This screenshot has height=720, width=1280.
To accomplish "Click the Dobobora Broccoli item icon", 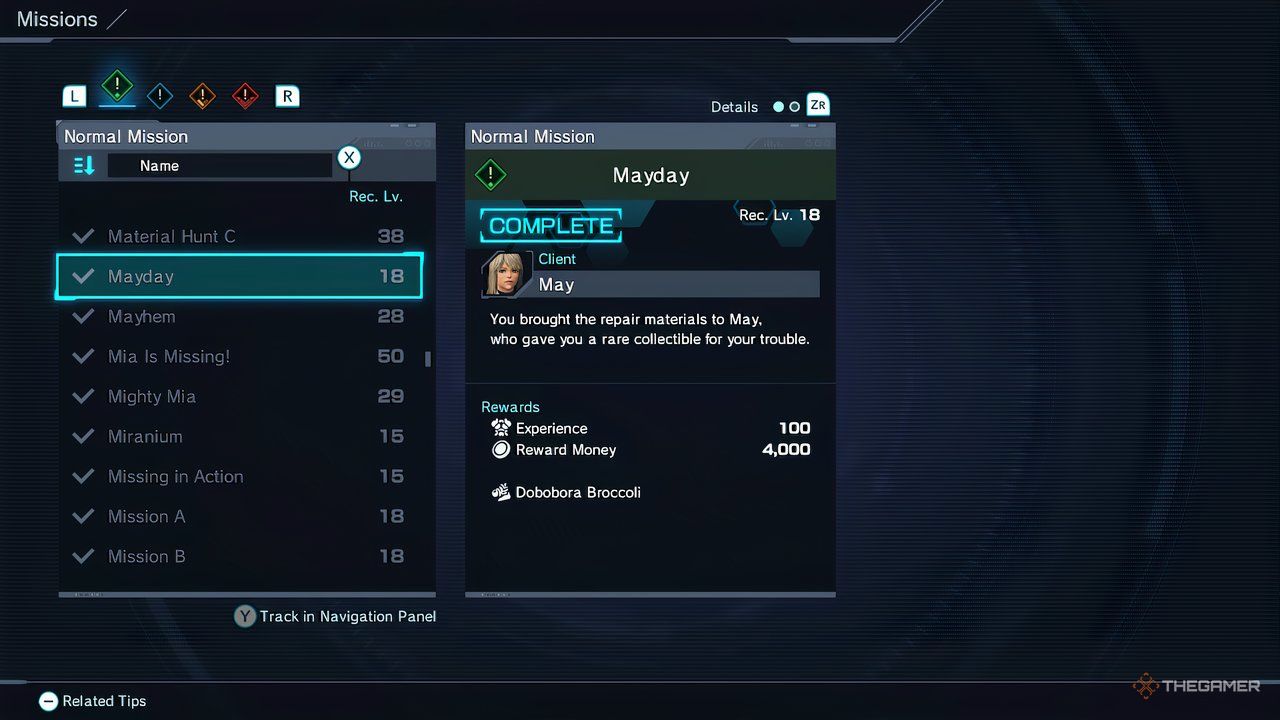I will click(500, 492).
